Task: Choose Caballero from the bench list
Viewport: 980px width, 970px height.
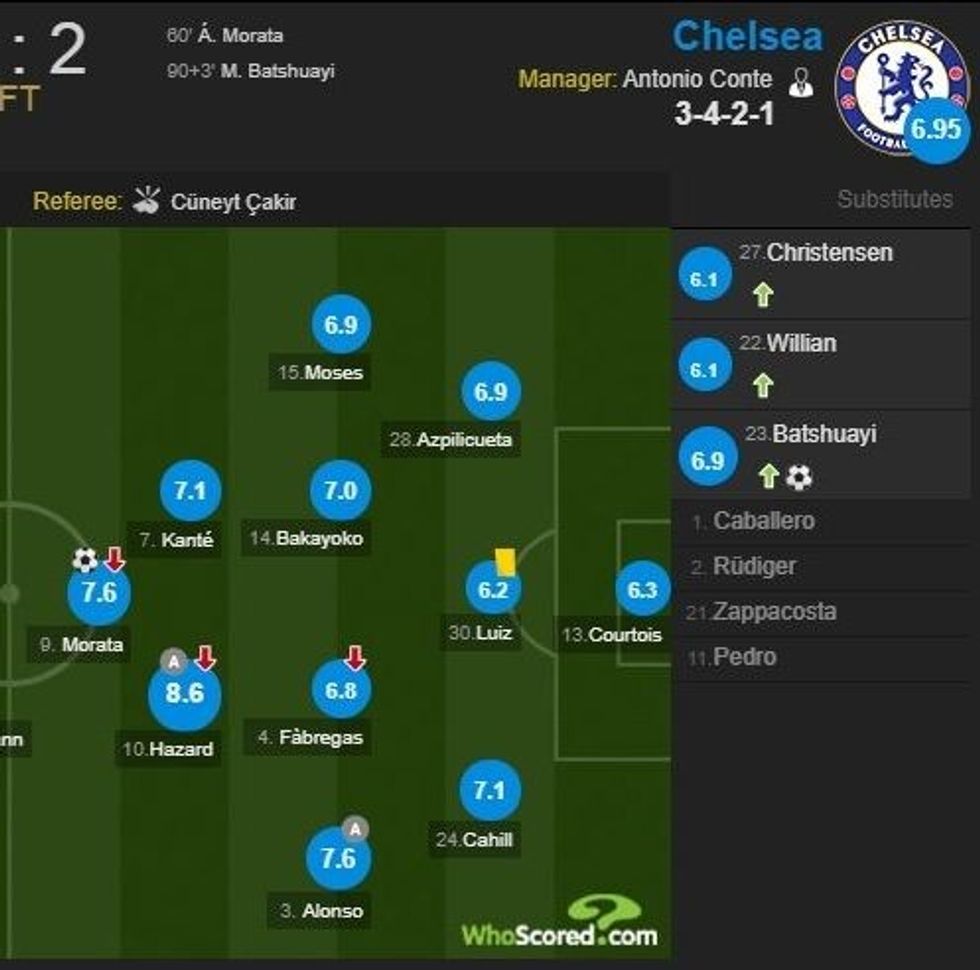Action: 763,521
